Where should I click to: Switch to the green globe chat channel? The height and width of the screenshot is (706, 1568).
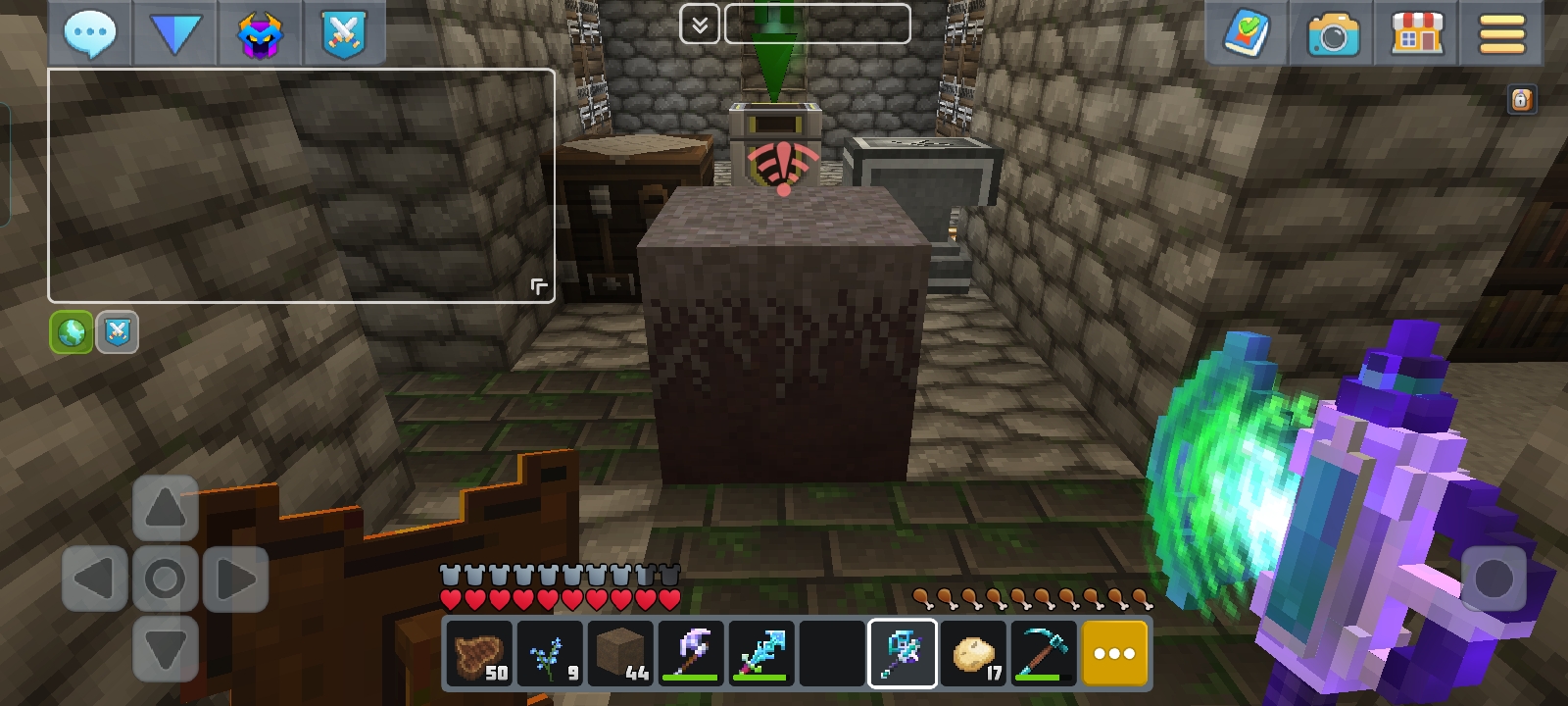coord(72,332)
